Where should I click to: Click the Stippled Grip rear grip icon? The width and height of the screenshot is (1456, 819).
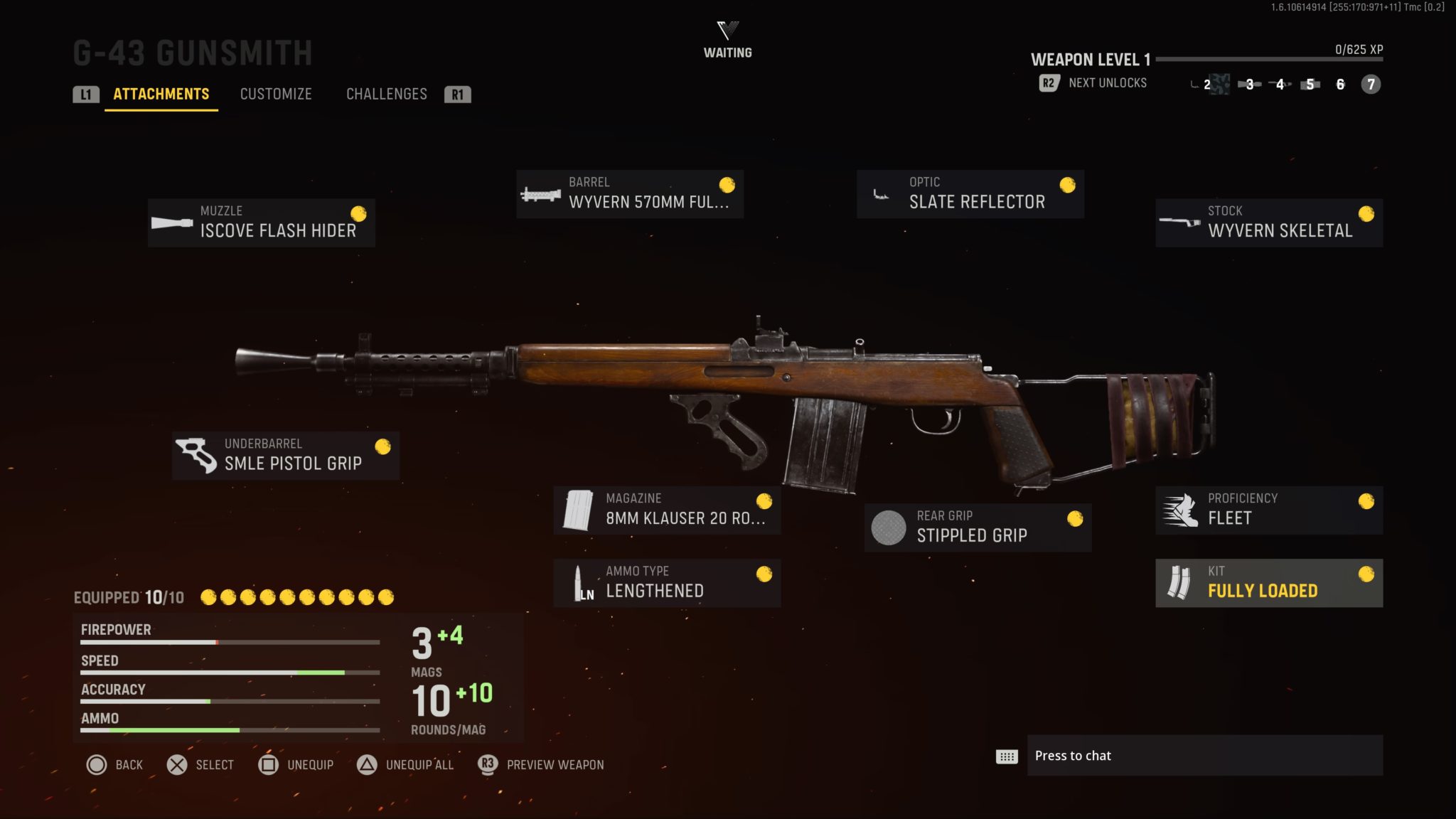[x=888, y=527]
